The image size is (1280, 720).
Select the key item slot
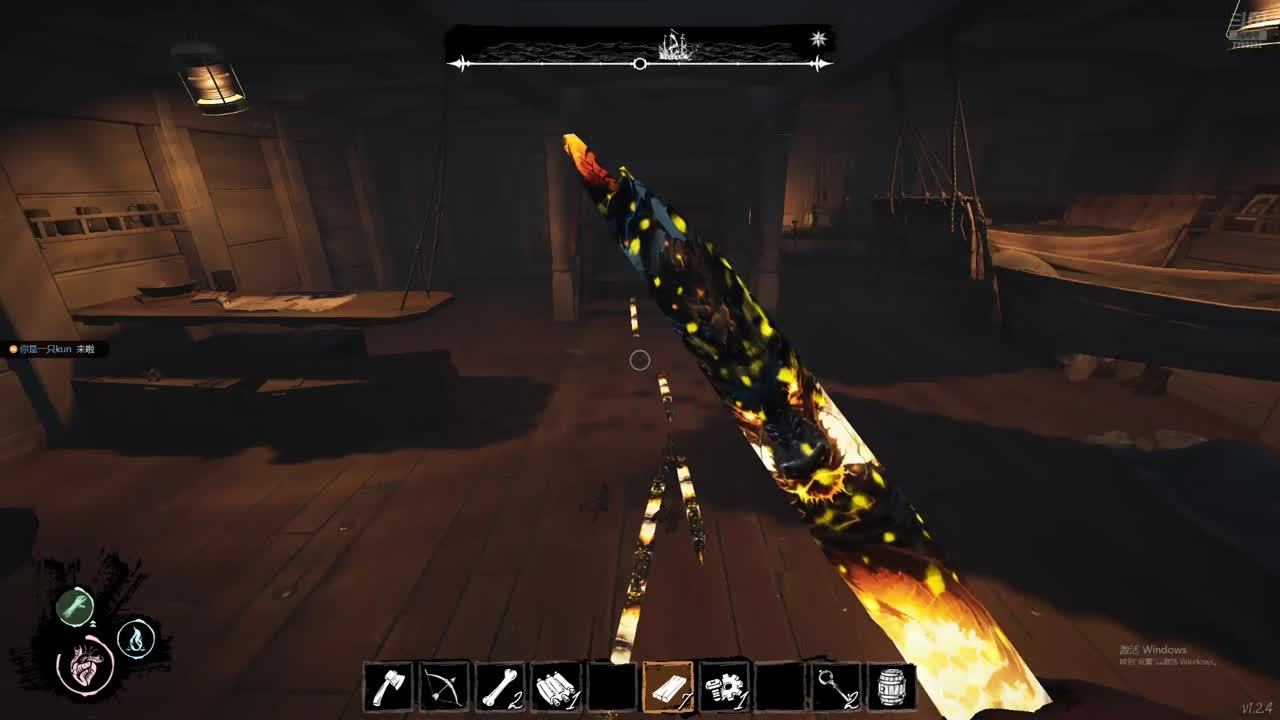pyautogui.click(x=836, y=687)
